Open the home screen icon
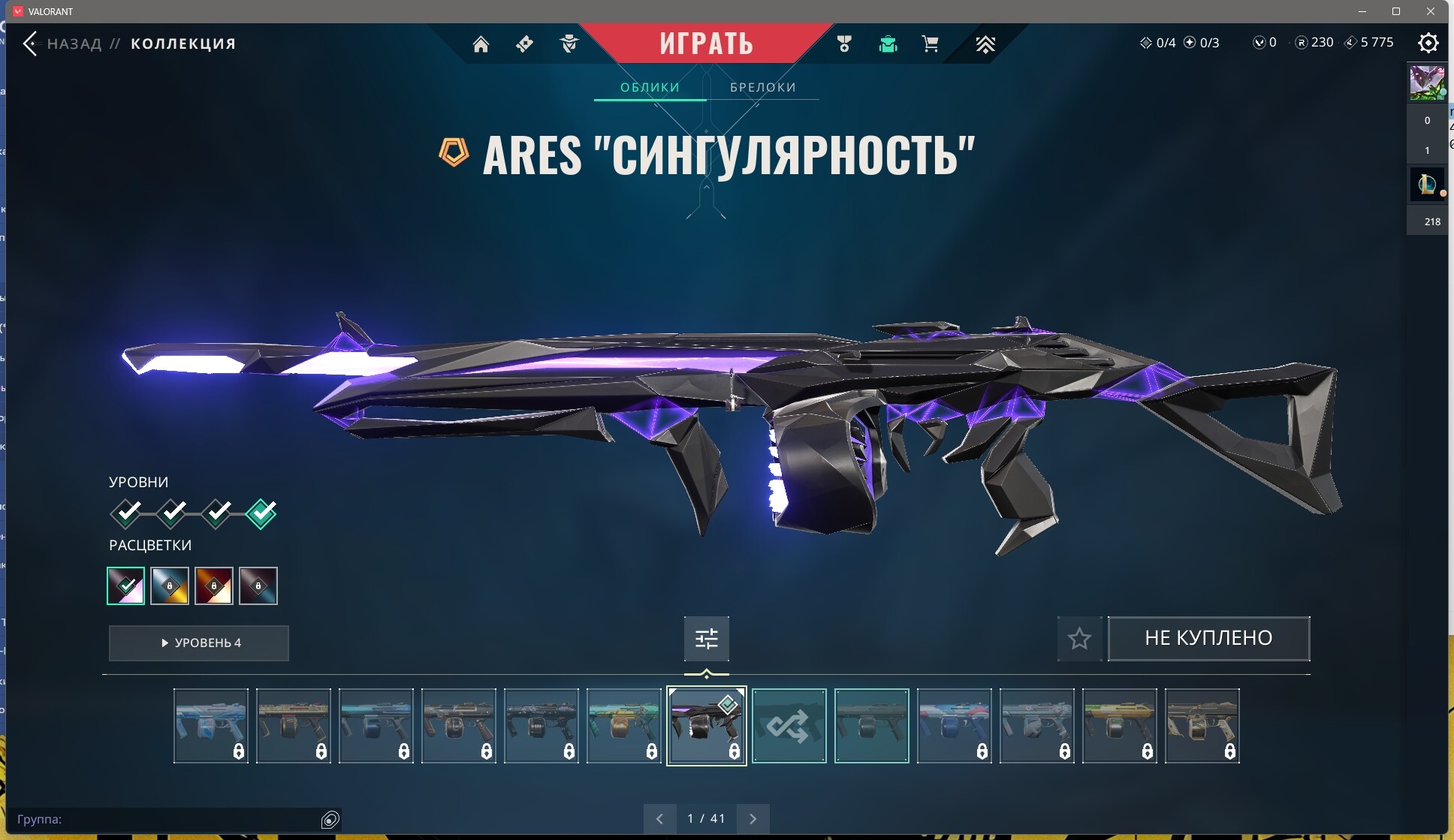The image size is (1454, 840). (481, 44)
